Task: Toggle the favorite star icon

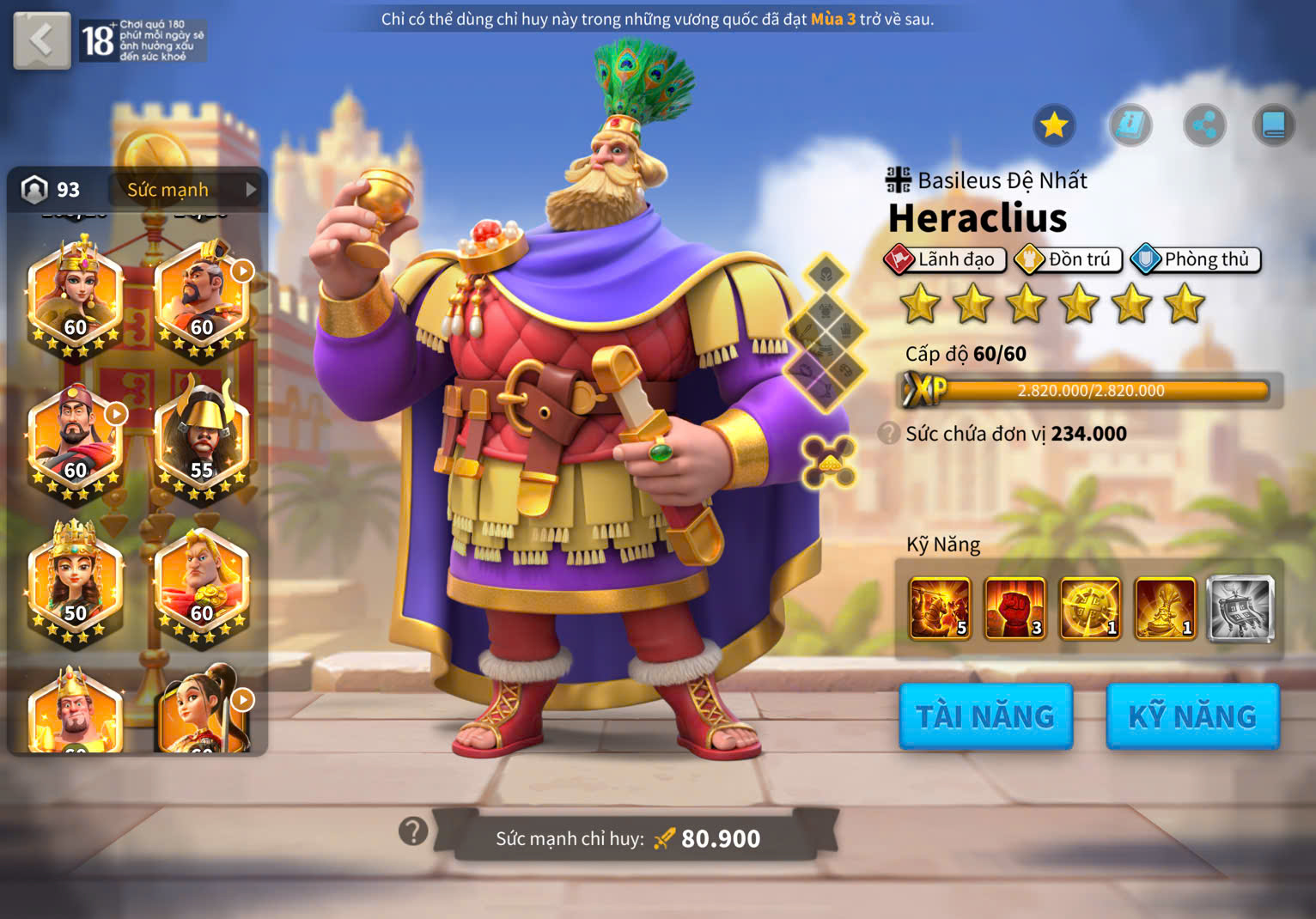Action: click(x=1054, y=125)
